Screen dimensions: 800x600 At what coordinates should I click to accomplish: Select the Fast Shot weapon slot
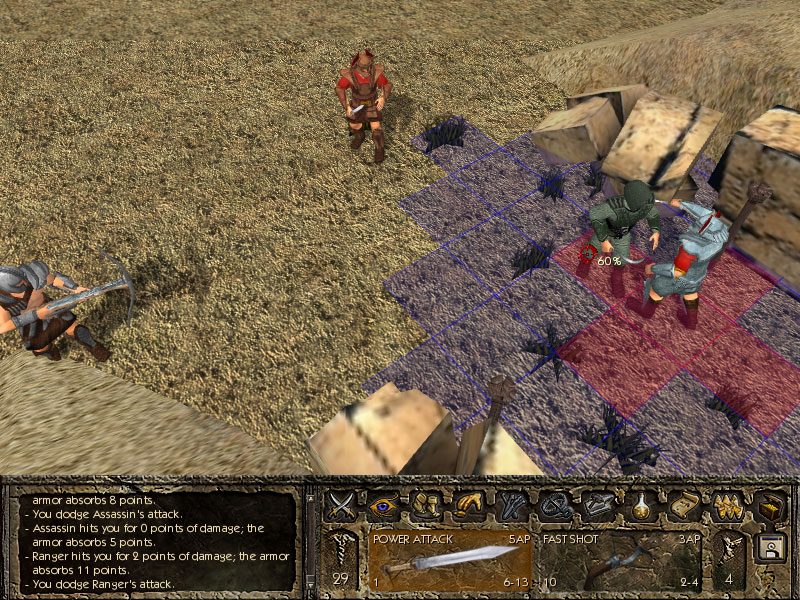[620, 560]
